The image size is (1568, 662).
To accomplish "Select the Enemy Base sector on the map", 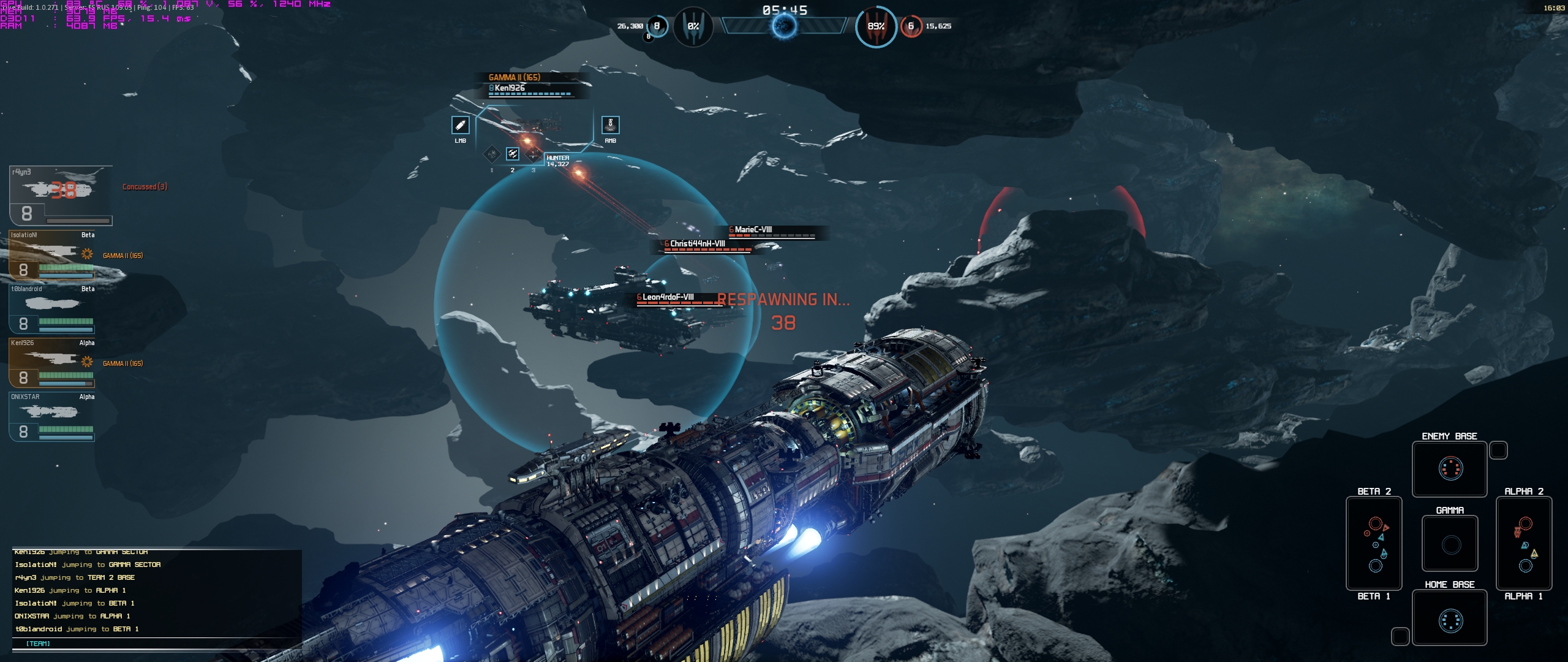I will (1449, 469).
